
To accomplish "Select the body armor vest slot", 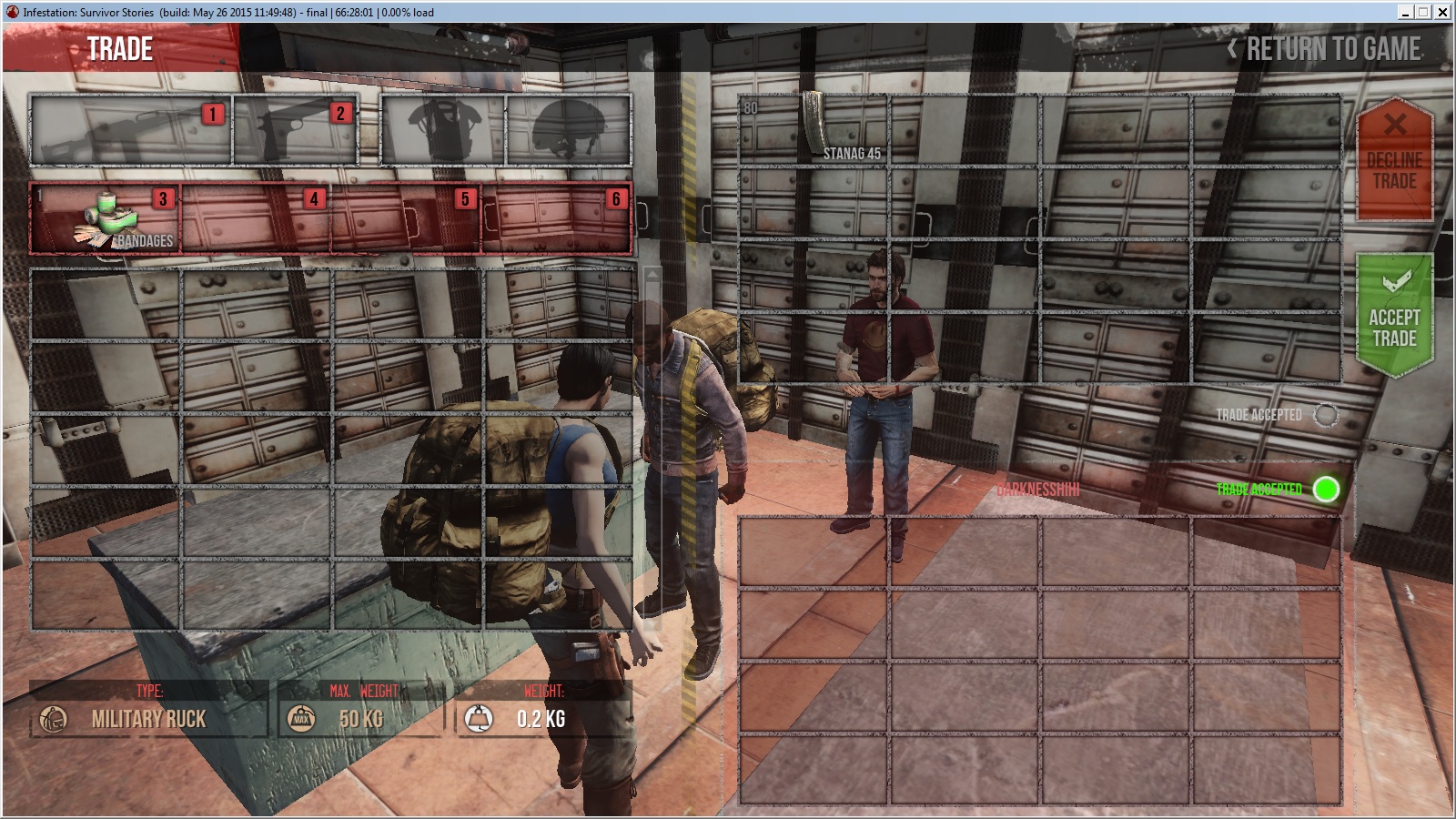I will coord(442,130).
